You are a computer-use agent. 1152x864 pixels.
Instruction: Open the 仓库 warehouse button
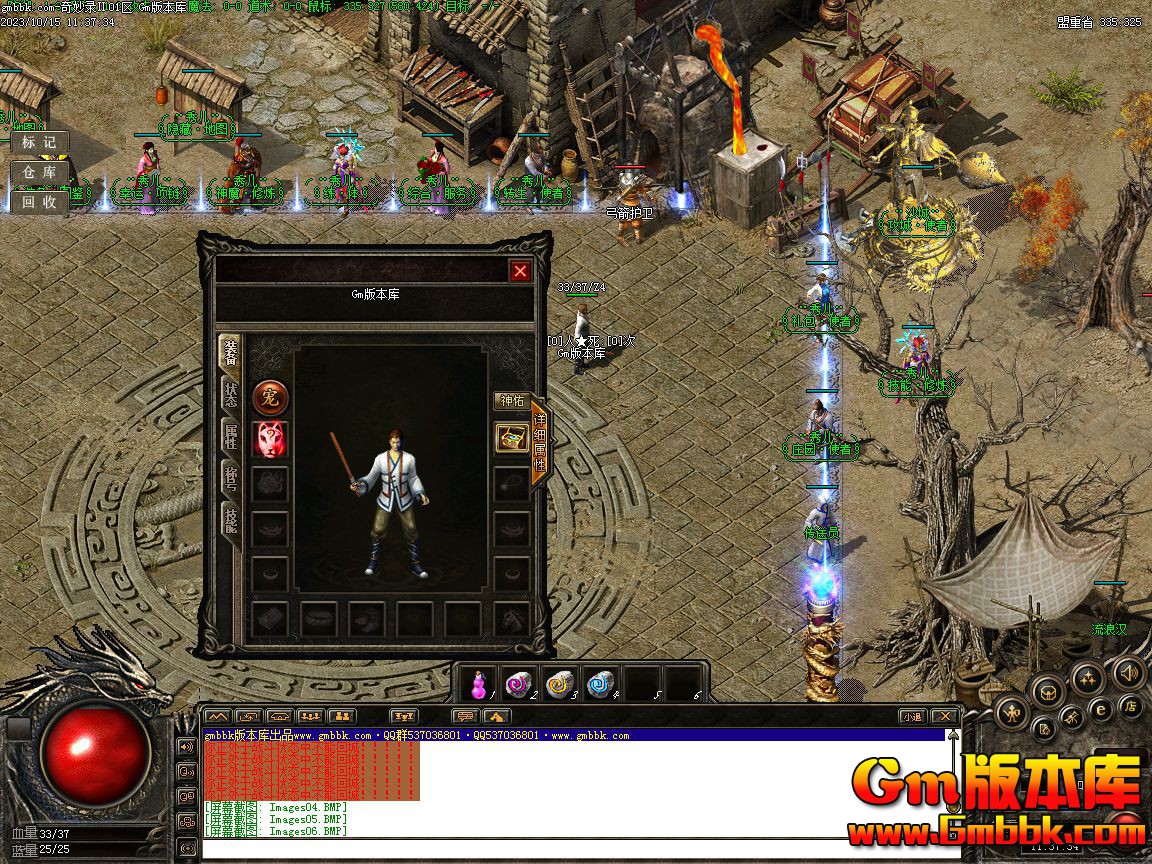tap(39, 172)
